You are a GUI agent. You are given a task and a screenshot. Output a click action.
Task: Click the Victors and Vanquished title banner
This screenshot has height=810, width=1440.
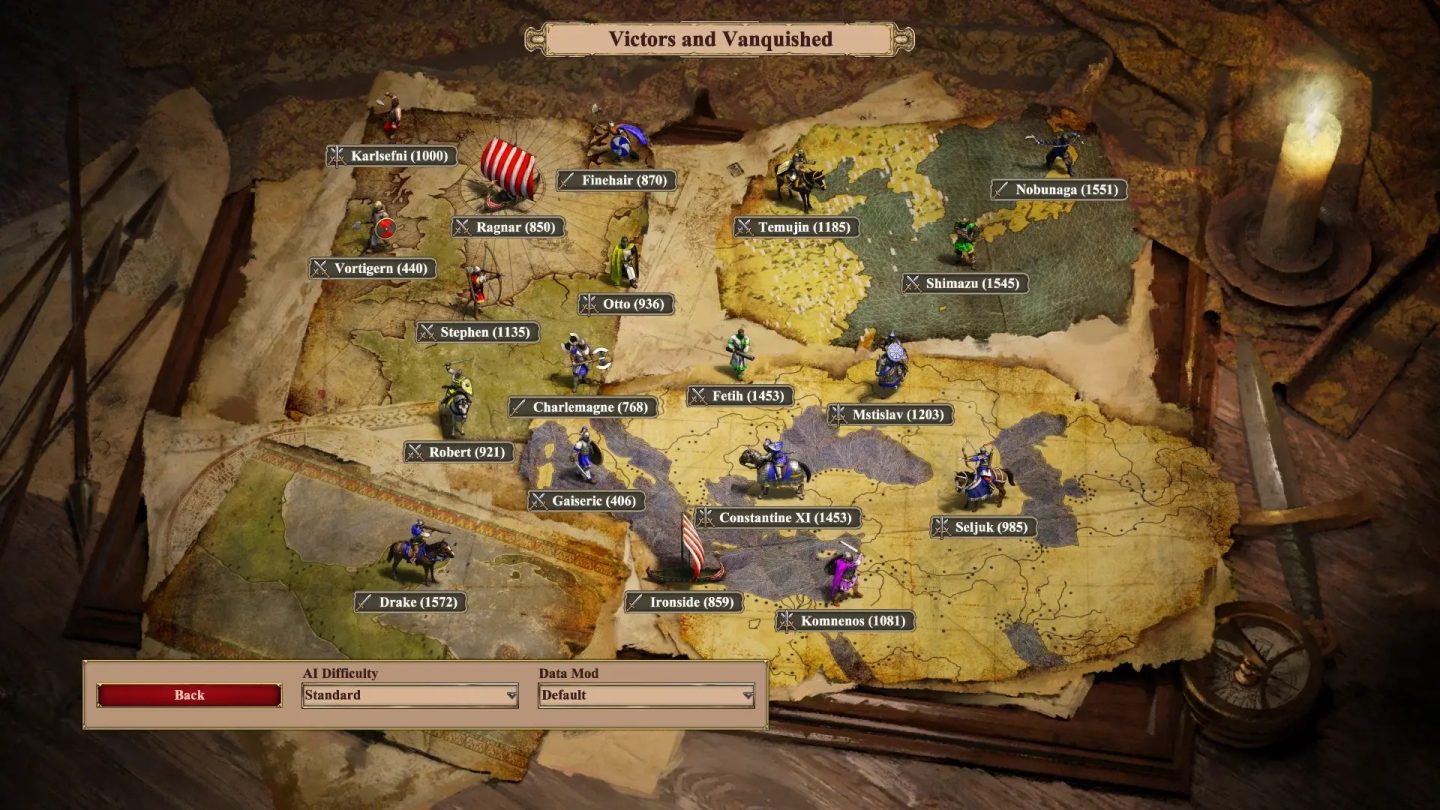click(x=720, y=39)
